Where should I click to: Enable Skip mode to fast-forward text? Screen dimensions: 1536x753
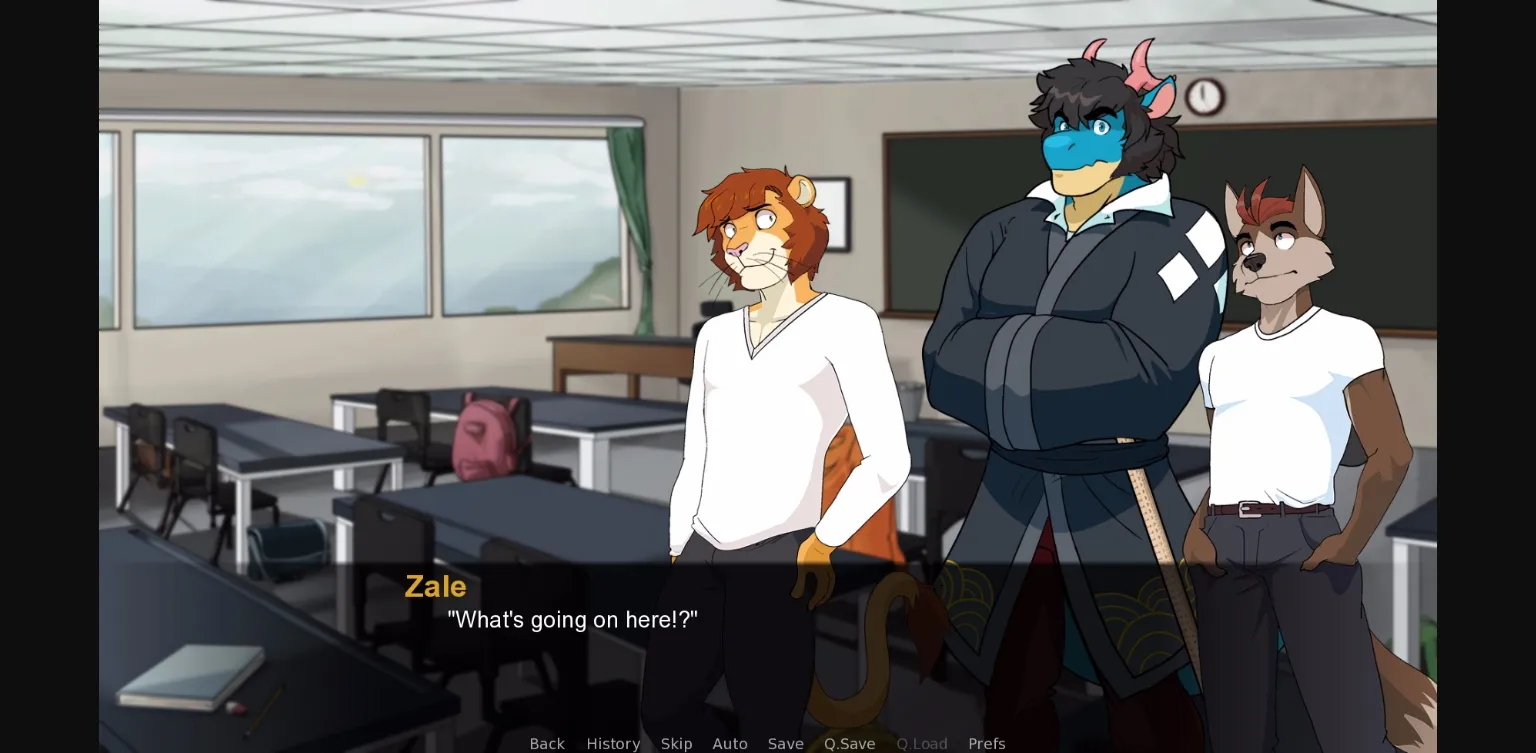676,743
